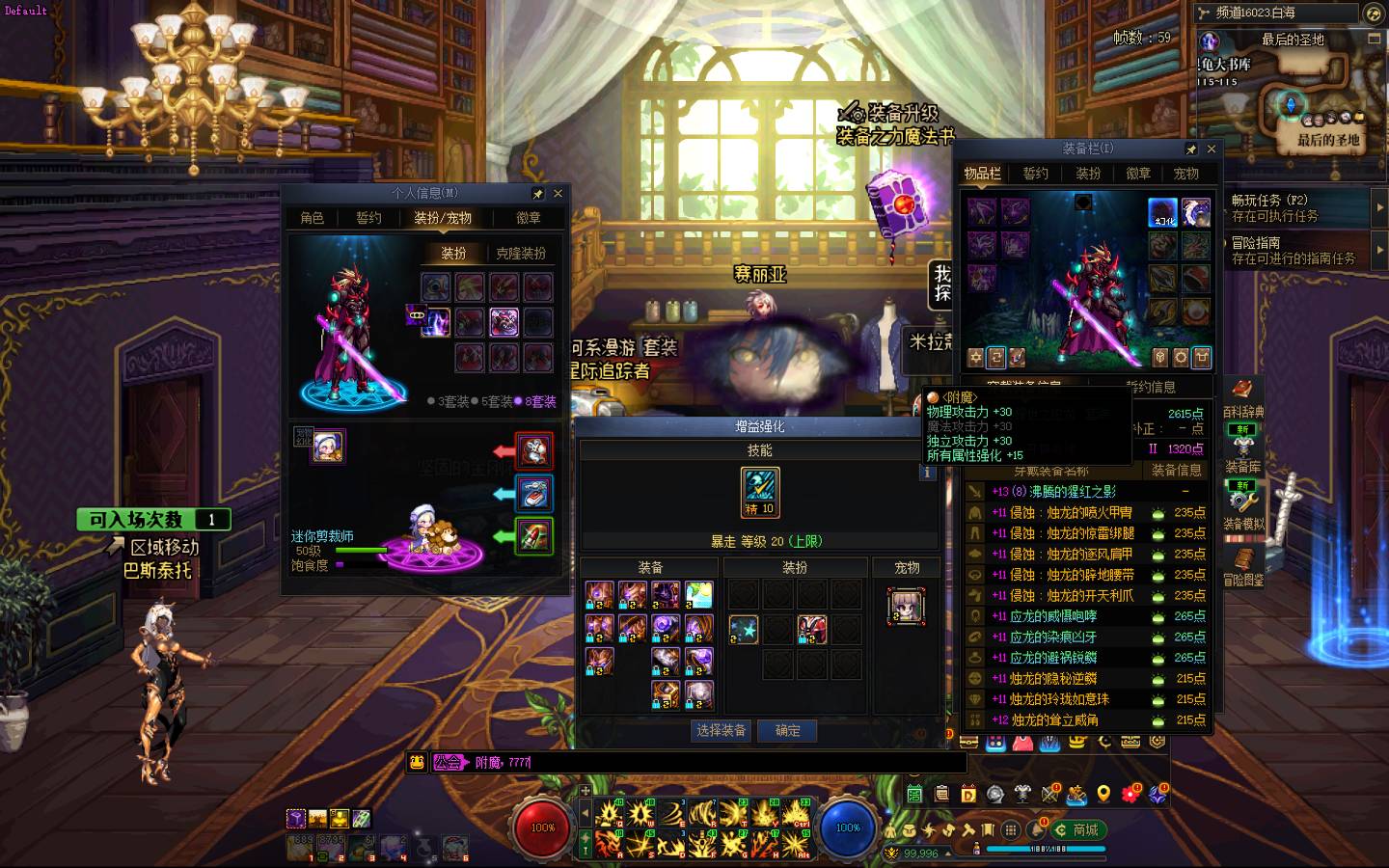
Task: Select the 徽章 tab in 个人信息
Action: click(528, 218)
